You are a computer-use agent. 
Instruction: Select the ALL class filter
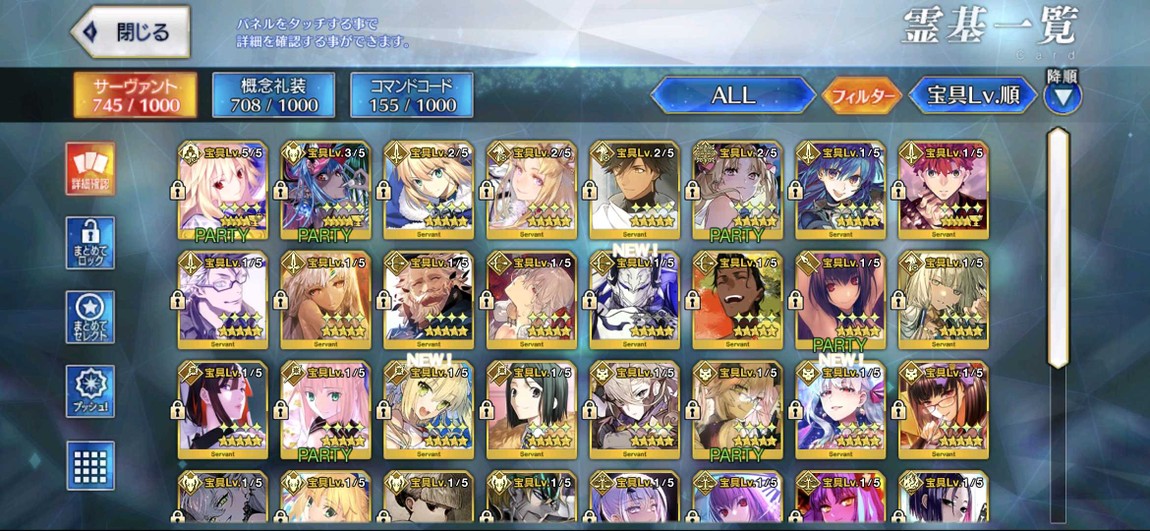[x=732, y=96]
